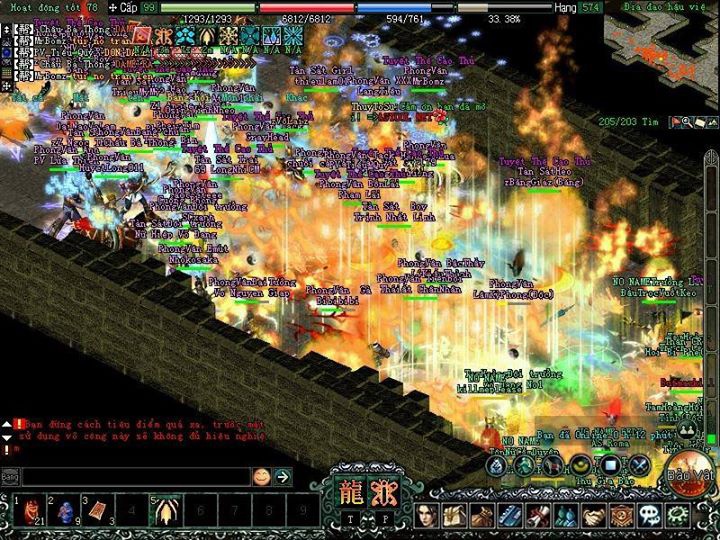This screenshot has height=540, width=720.
Task: Toggle the crossed swords combat mode
Action: [x=640, y=465]
